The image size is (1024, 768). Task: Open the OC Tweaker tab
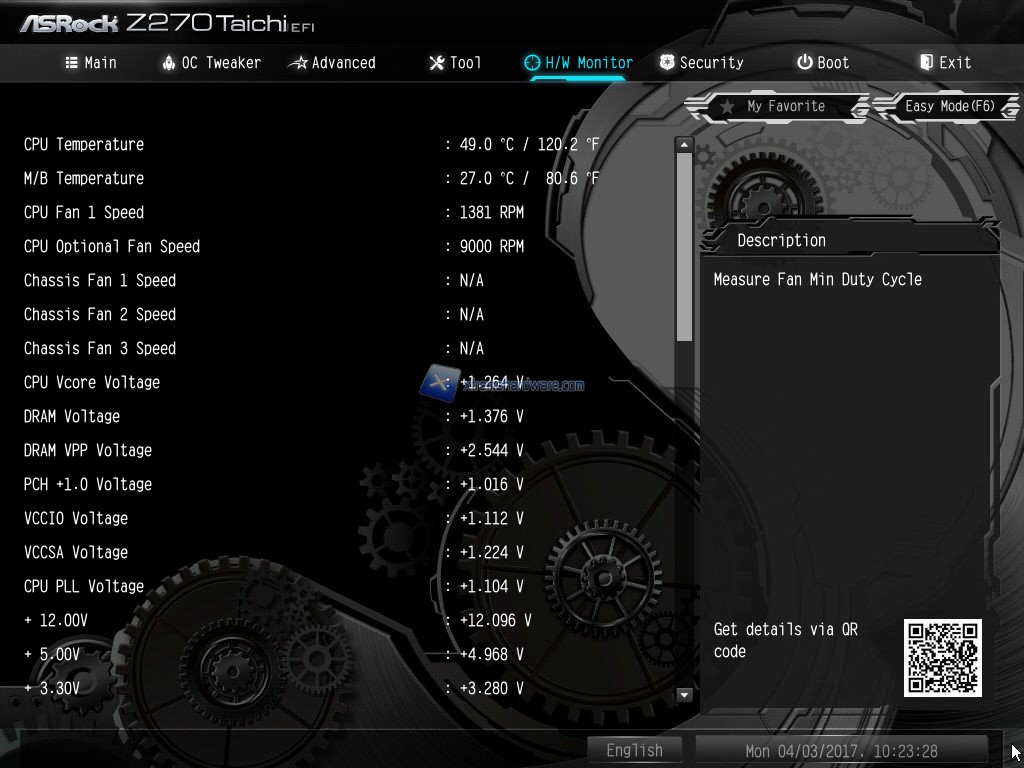pyautogui.click(x=211, y=62)
